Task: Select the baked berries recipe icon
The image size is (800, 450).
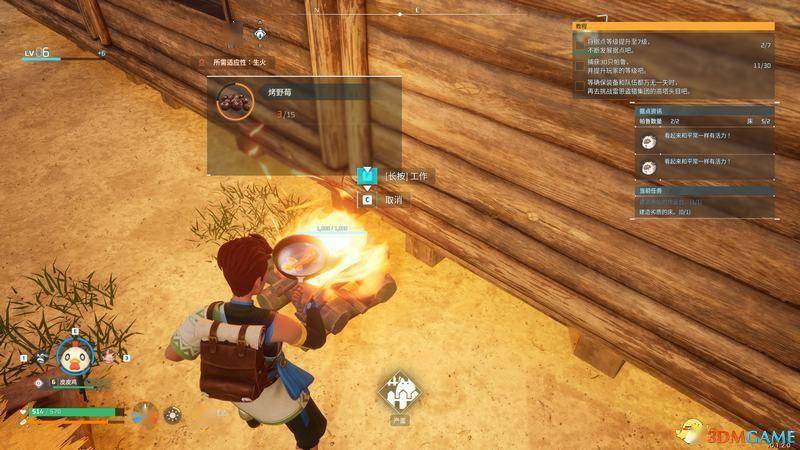Action: (236, 100)
